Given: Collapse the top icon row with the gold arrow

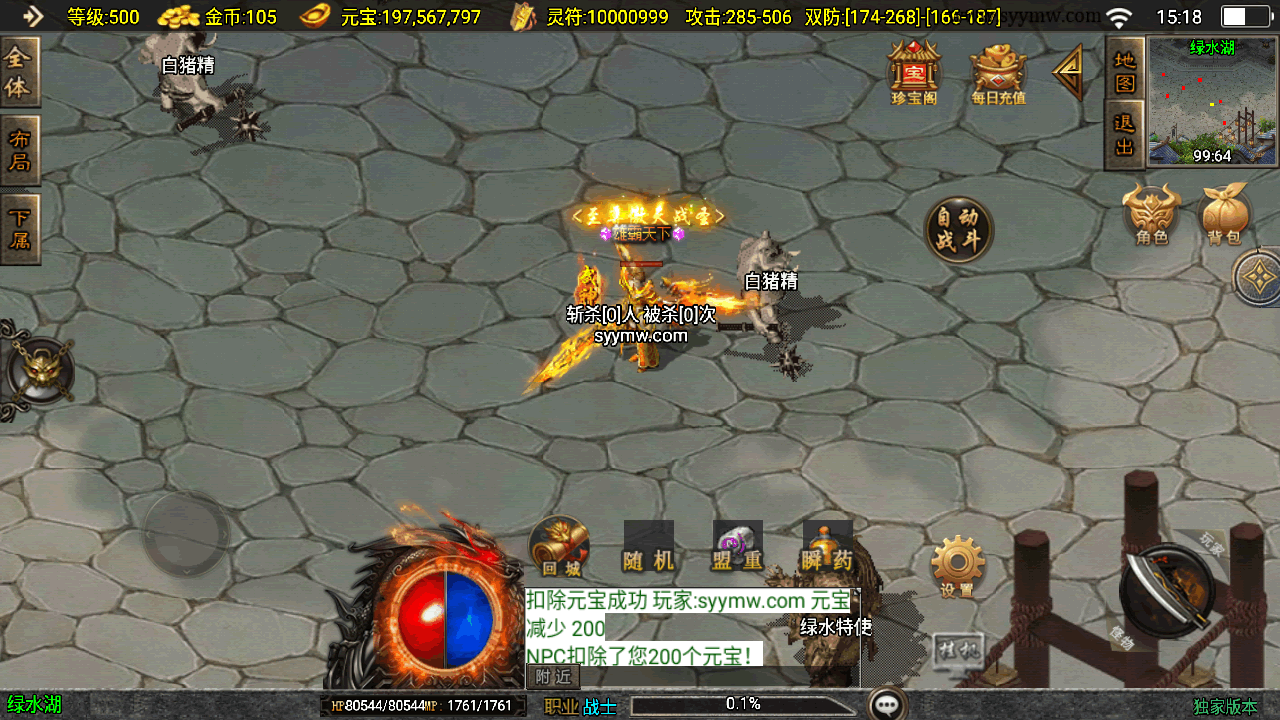Looking at the screenshot, I should [1069, 72].
